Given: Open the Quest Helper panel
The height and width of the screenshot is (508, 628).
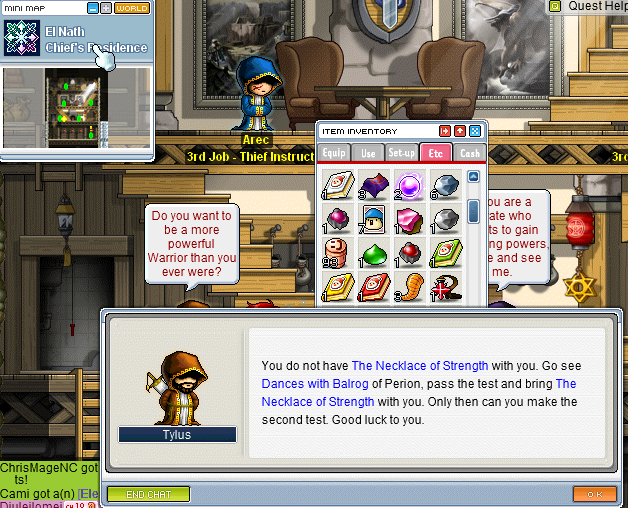Looking at the screenshot, I should (x=590, y=6).
